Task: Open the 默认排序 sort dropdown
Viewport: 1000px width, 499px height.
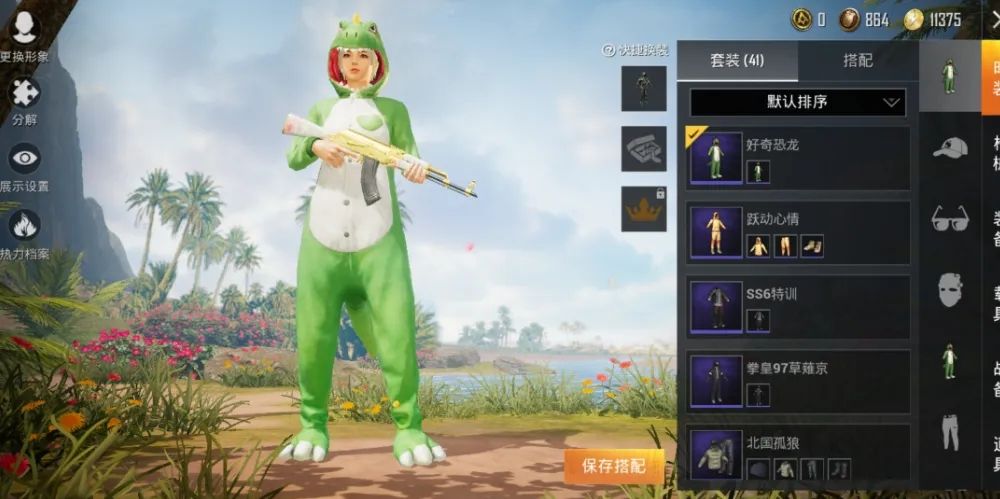Action: (x=797, y=102)
